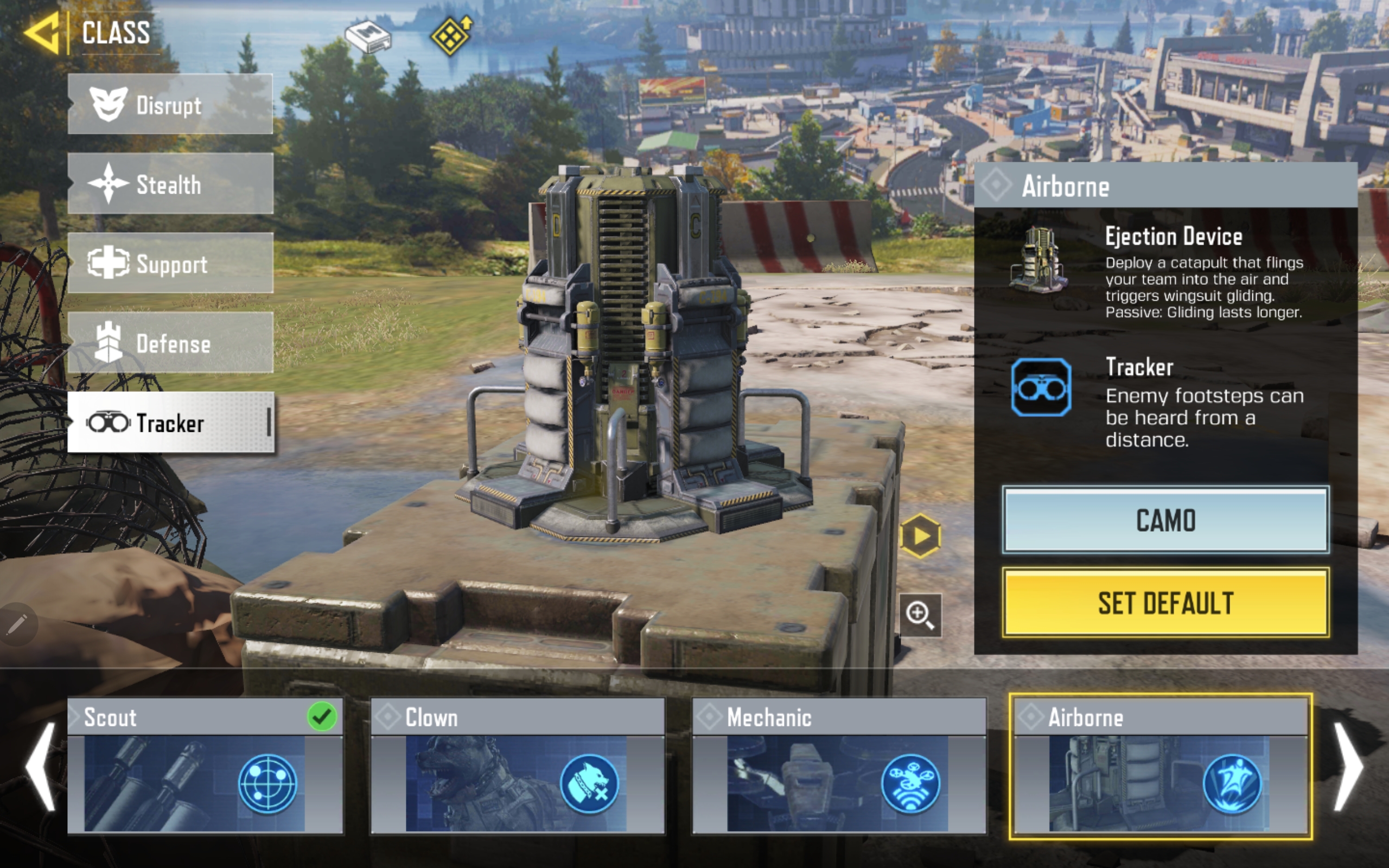1389x868 pixels.
Task: Set Airborne as default class
Action: click(1165, 603)
